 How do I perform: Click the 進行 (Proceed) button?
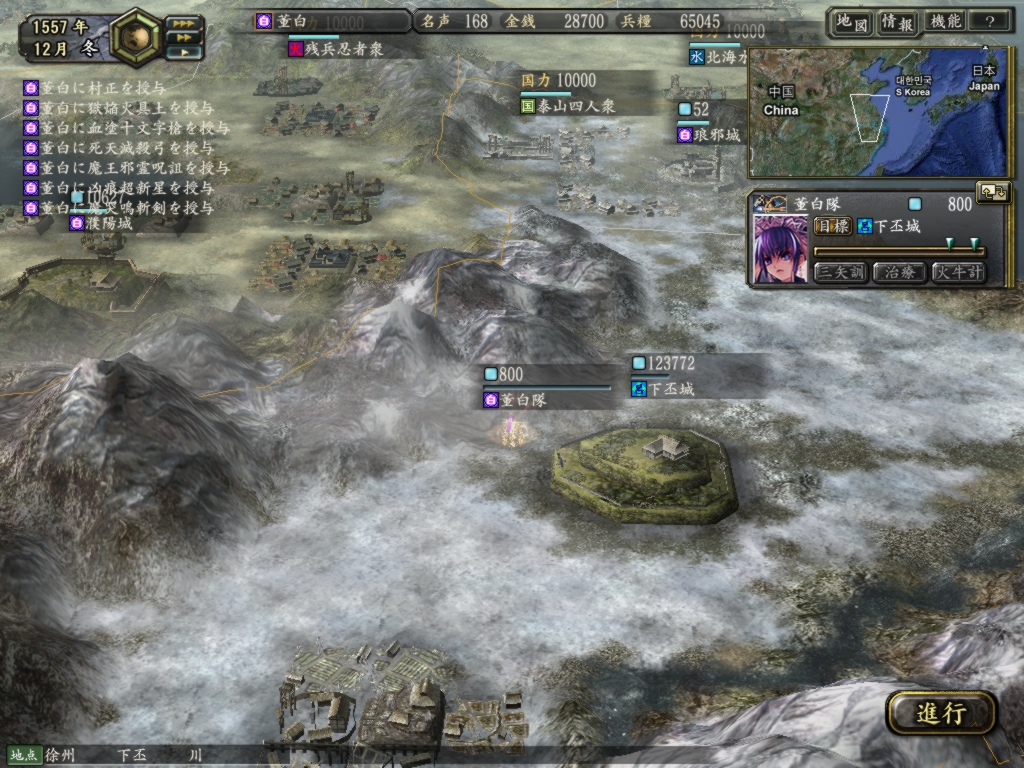pyautogui.click(x=941, y=713)
